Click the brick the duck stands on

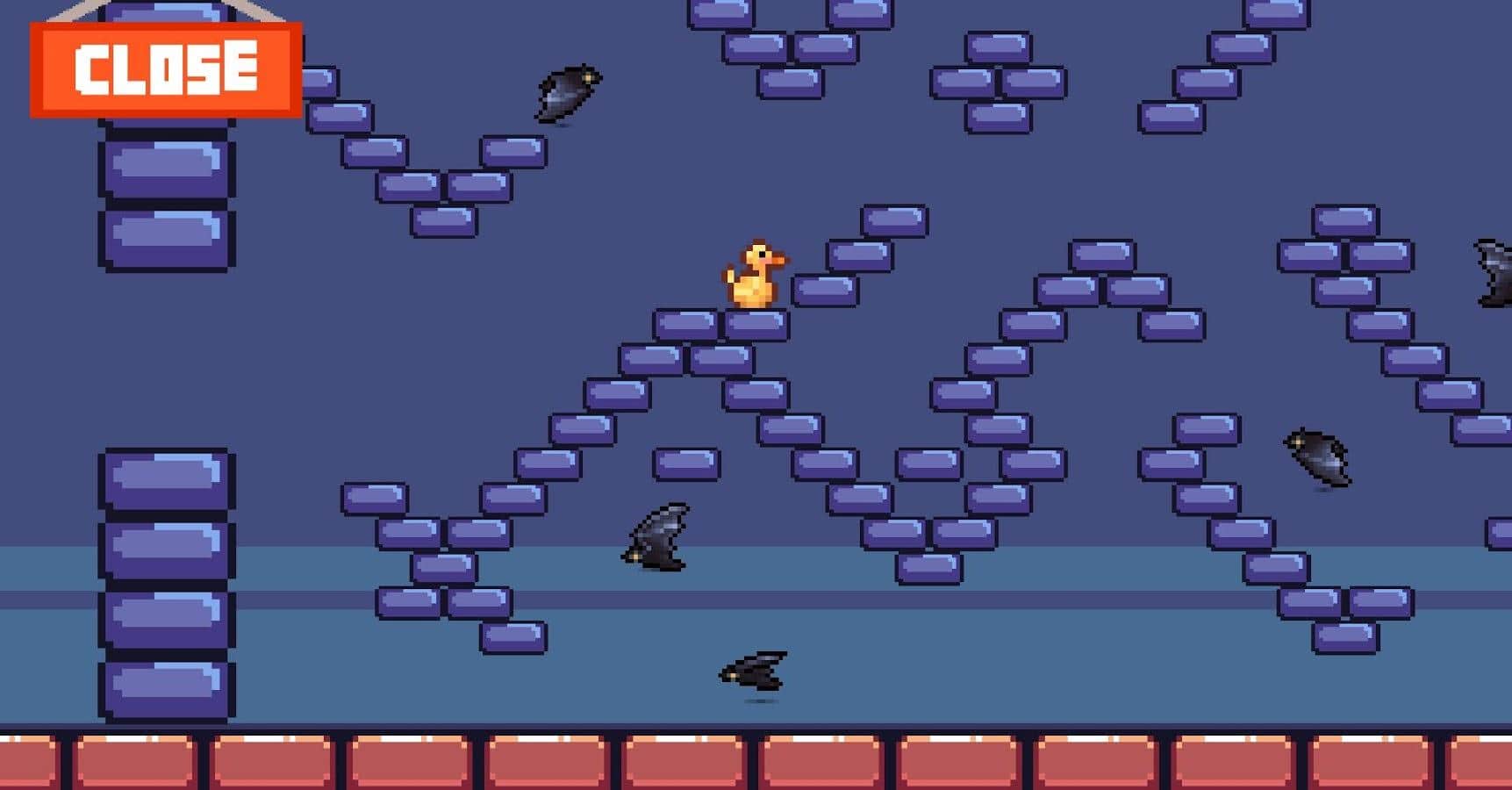tap(756, 323)
